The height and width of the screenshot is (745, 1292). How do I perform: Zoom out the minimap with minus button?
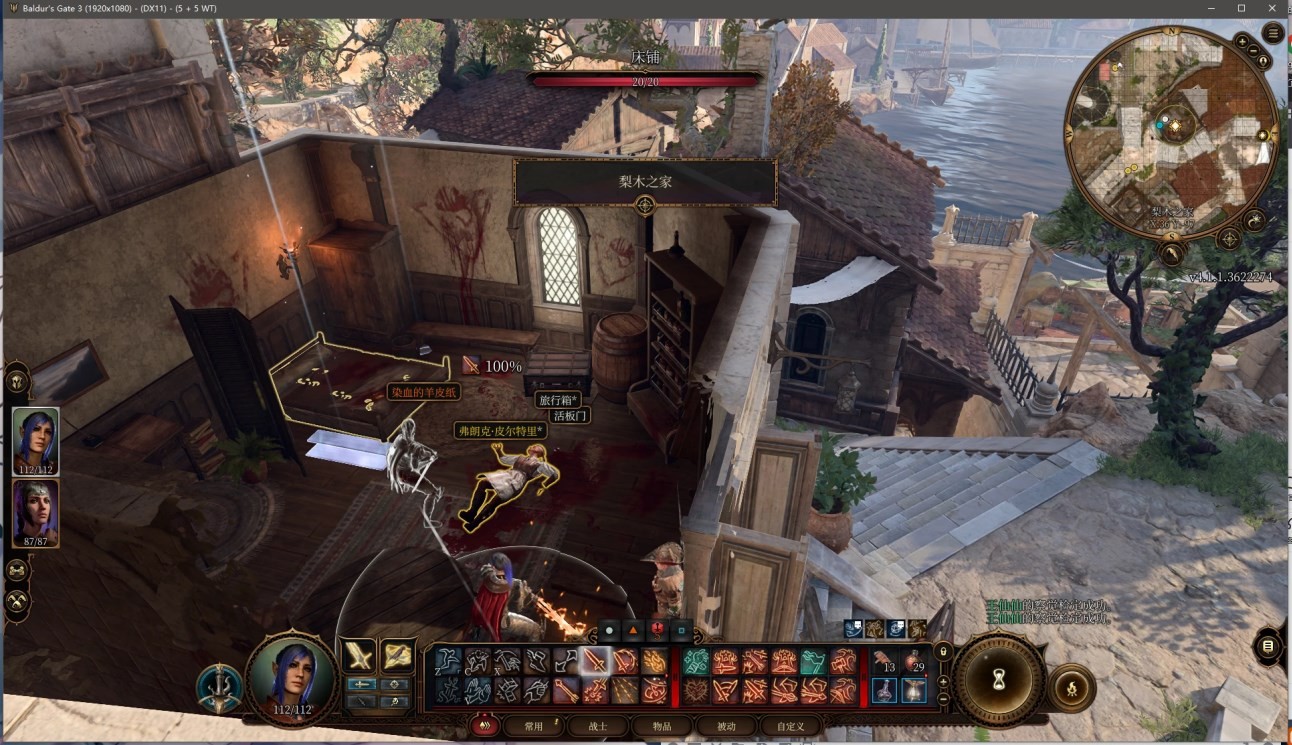1255,49
